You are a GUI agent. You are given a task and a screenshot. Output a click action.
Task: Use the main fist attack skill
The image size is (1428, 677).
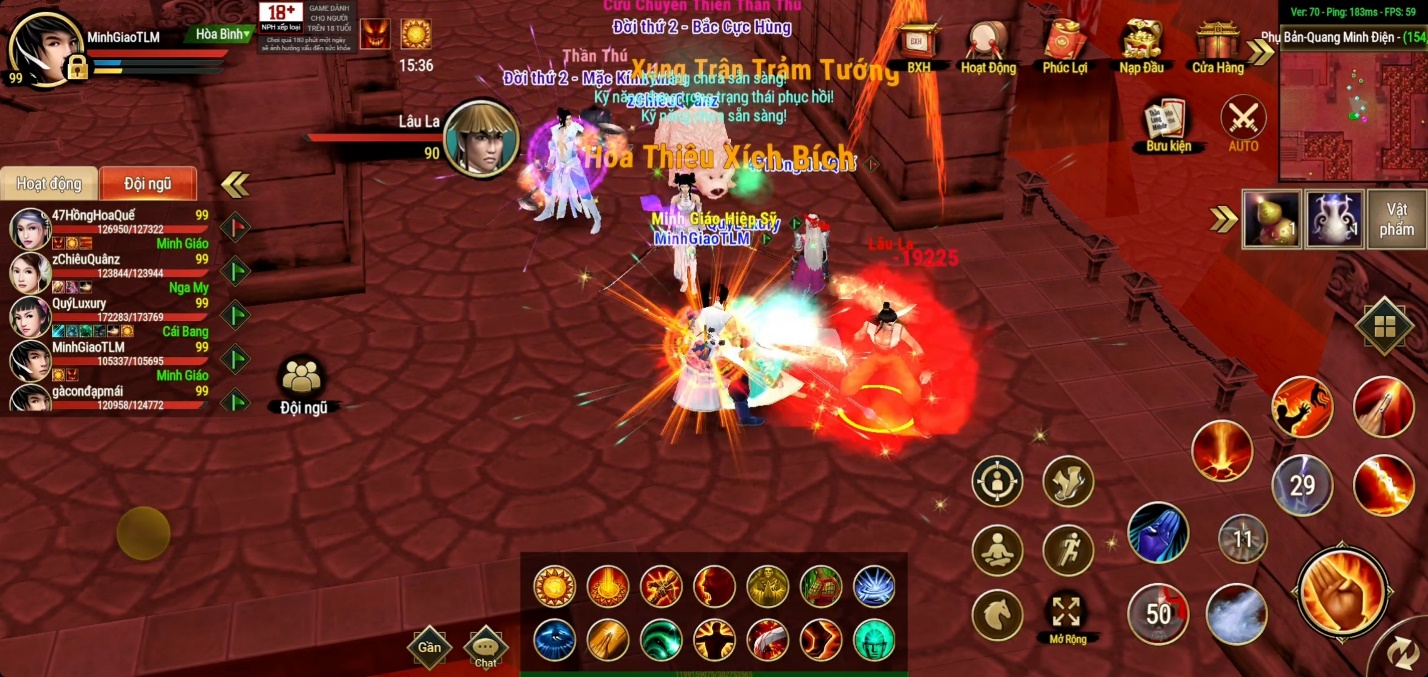(1342, 593)
